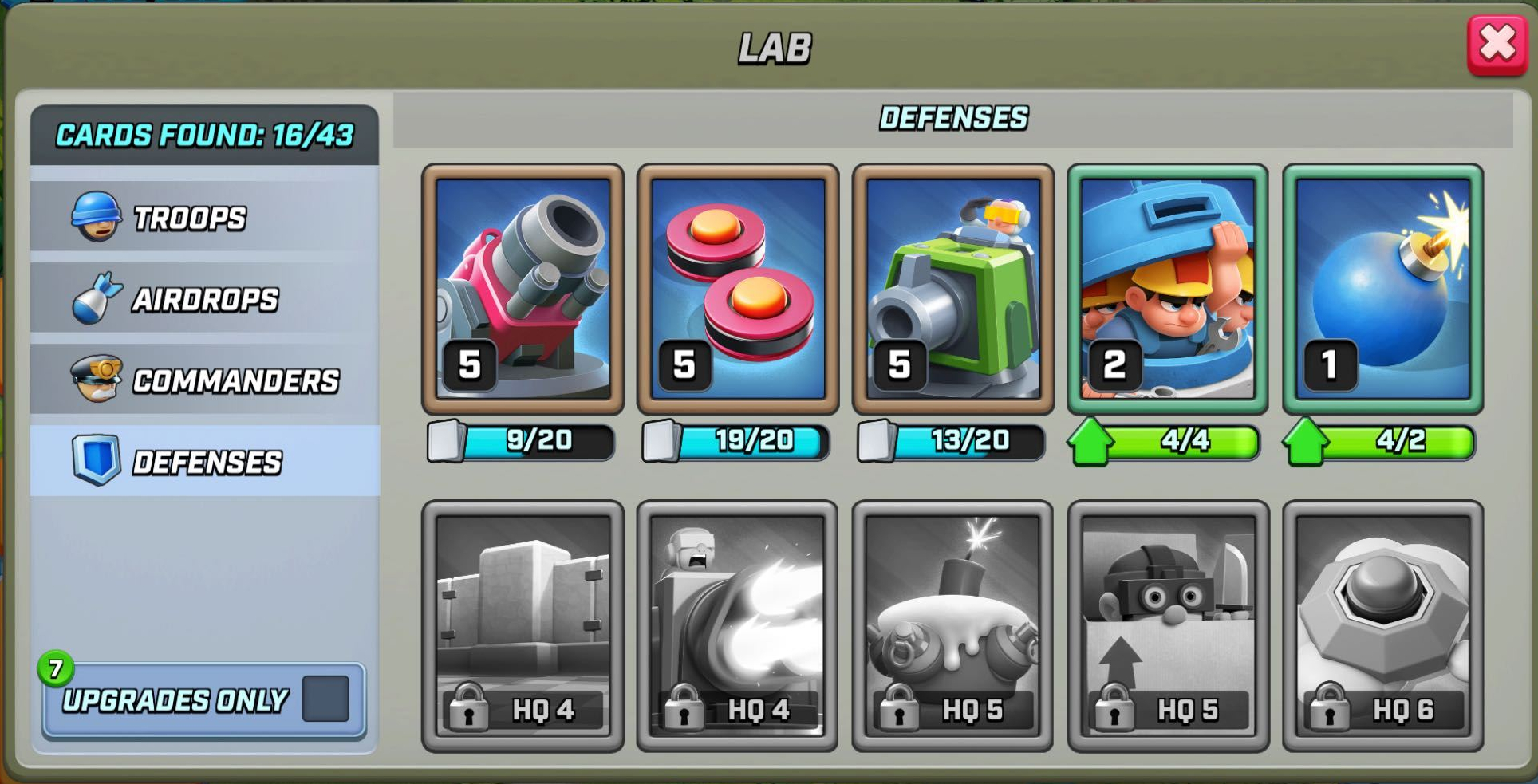The image size is (1538, 784).
Task: Toggle the Upgrades Only checkbox
Action: (x=325, y=699)
